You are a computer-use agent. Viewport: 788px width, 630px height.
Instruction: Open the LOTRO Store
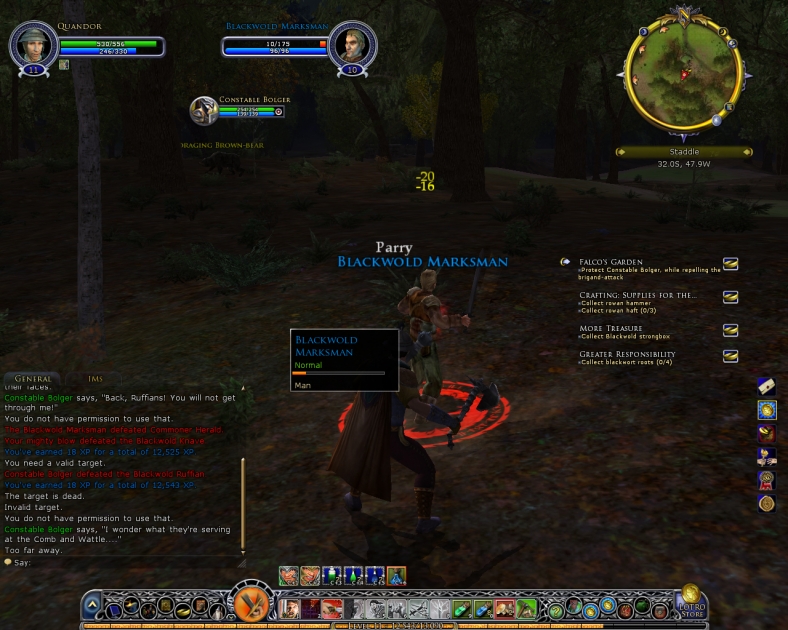[x=690, y=602]
